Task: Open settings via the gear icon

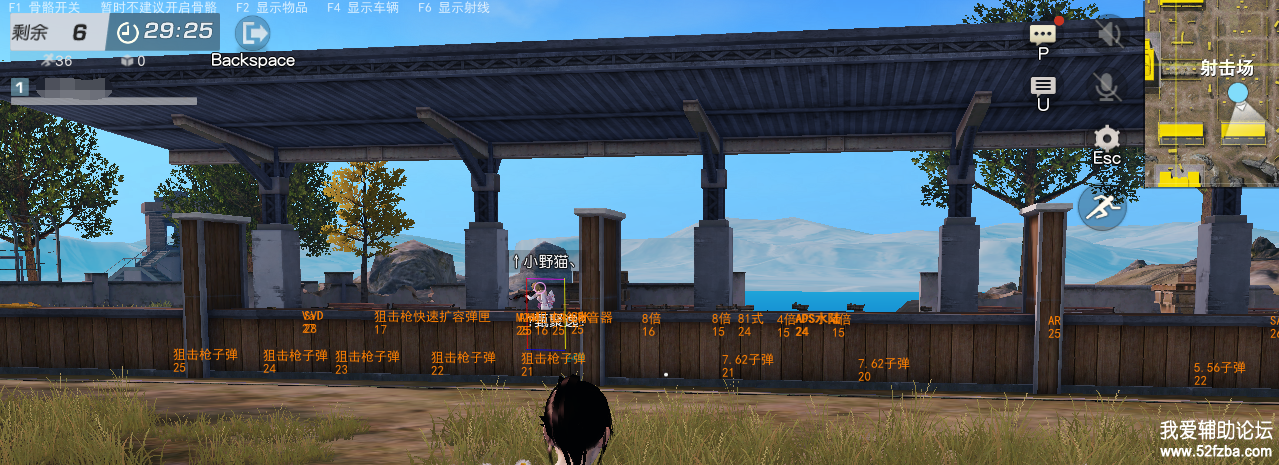Action: pyautogui.click(x=1107, y=138)
